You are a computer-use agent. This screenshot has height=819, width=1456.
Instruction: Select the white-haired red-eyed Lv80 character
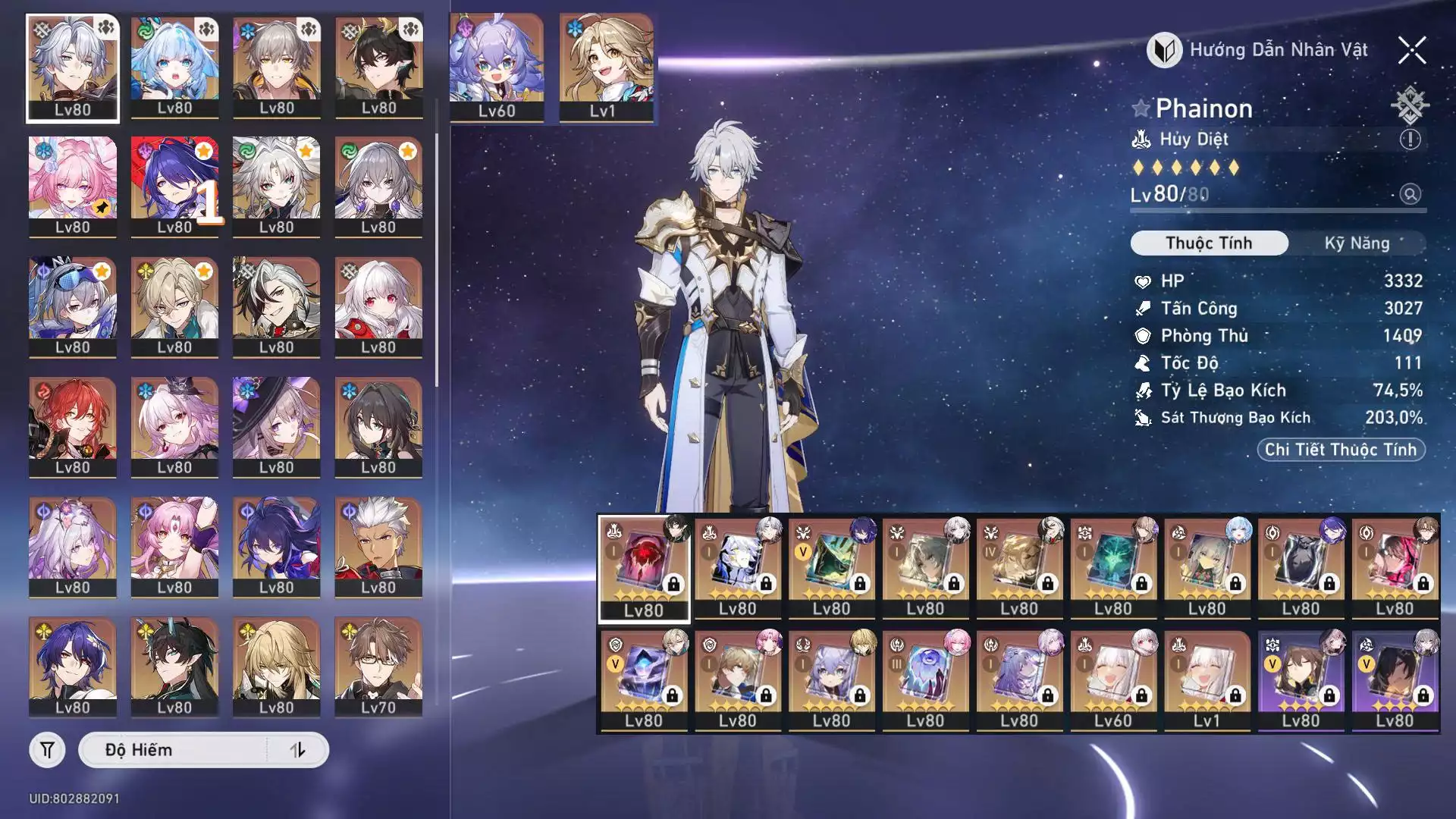pos(378,306)
